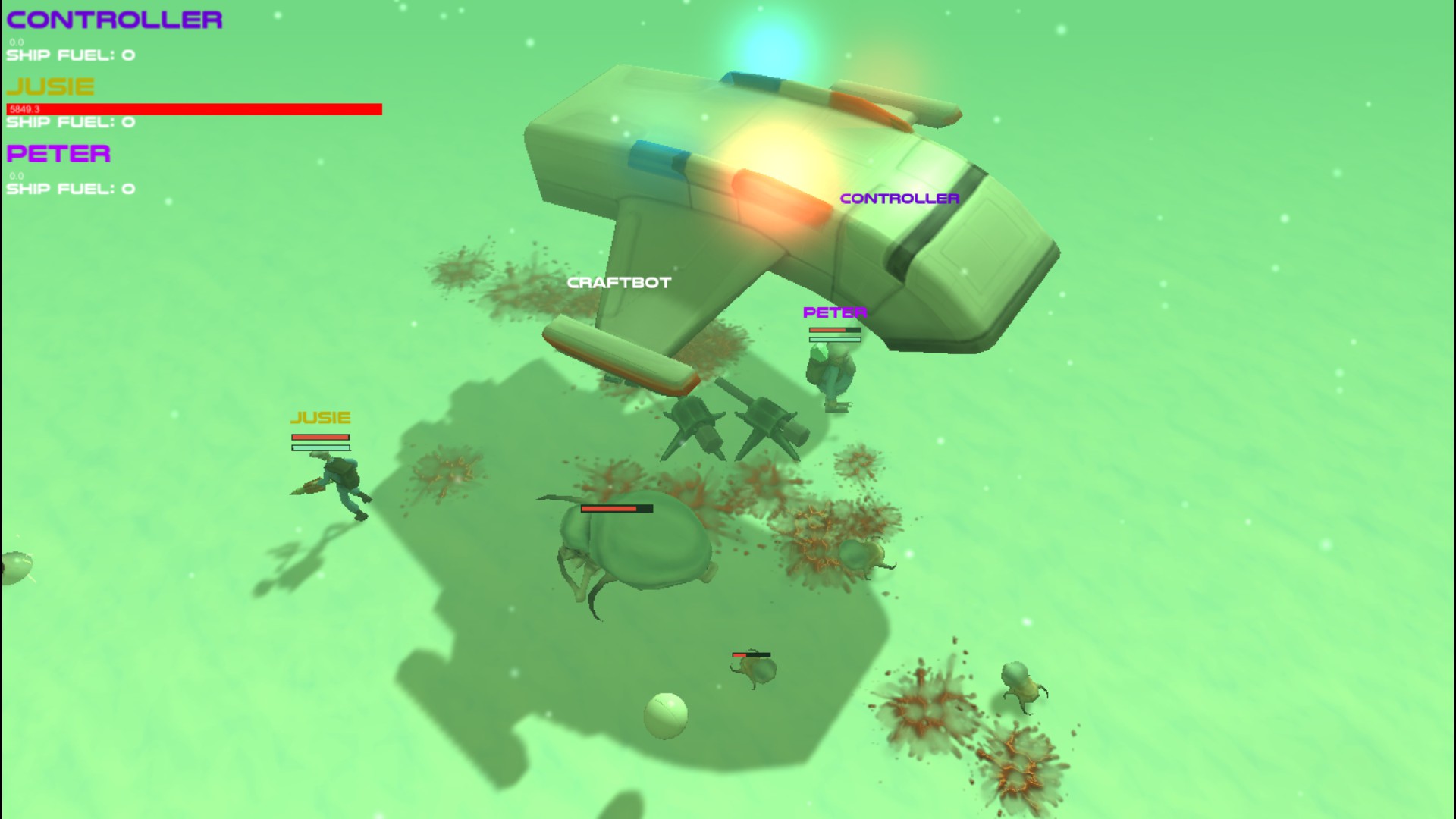Select the small alien bug near the shadow
The height and width of the screenshot is (819, 1456).
pos(755,667)
